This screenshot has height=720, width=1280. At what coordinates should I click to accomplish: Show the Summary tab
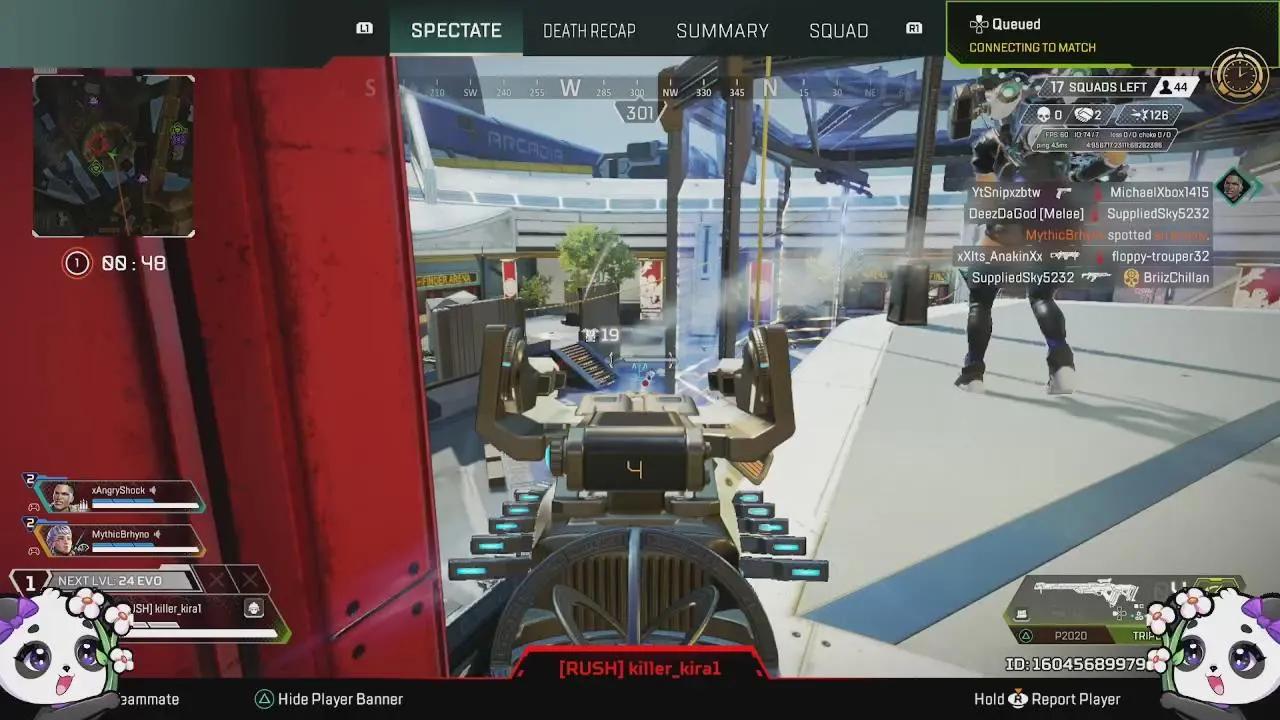pyautogui.click(x=722, y=30)
